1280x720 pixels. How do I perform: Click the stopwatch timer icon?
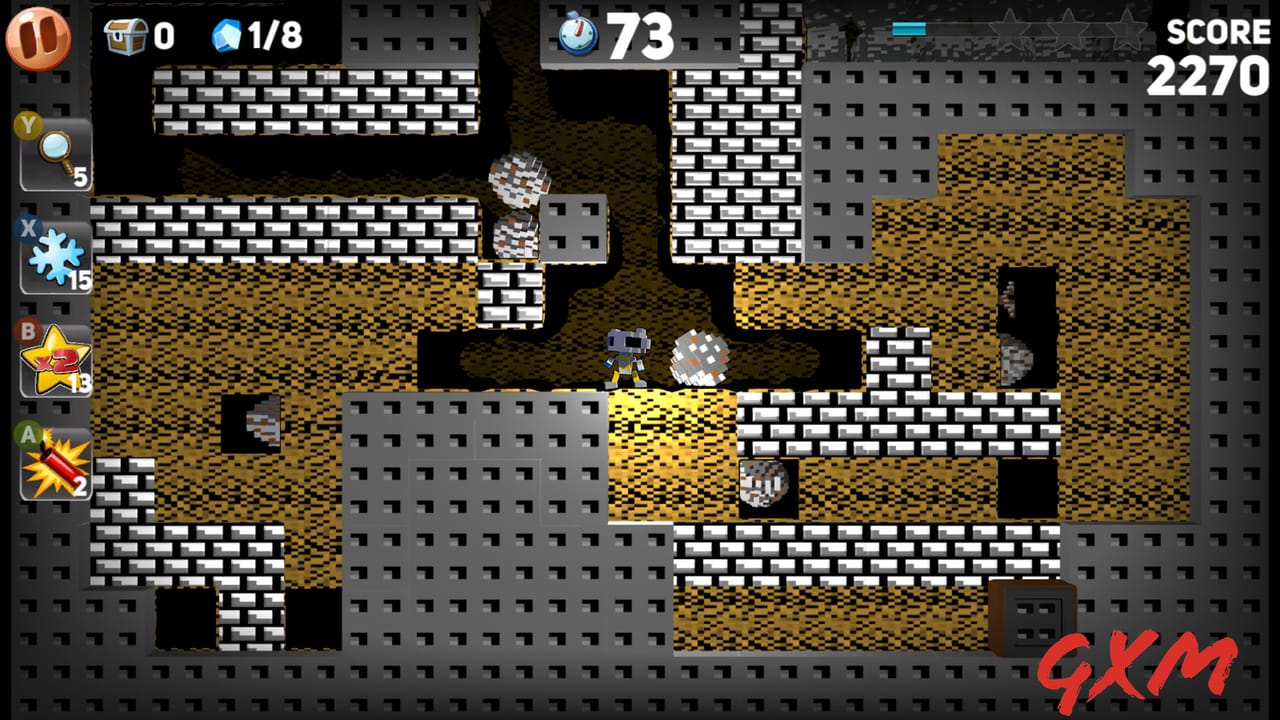[578, 35]
